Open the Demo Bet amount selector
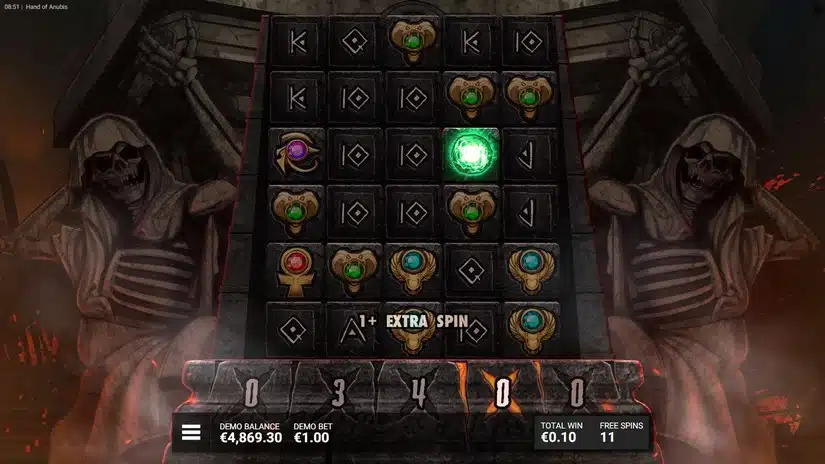Viewport: 825px width, 464px height. 313,433
